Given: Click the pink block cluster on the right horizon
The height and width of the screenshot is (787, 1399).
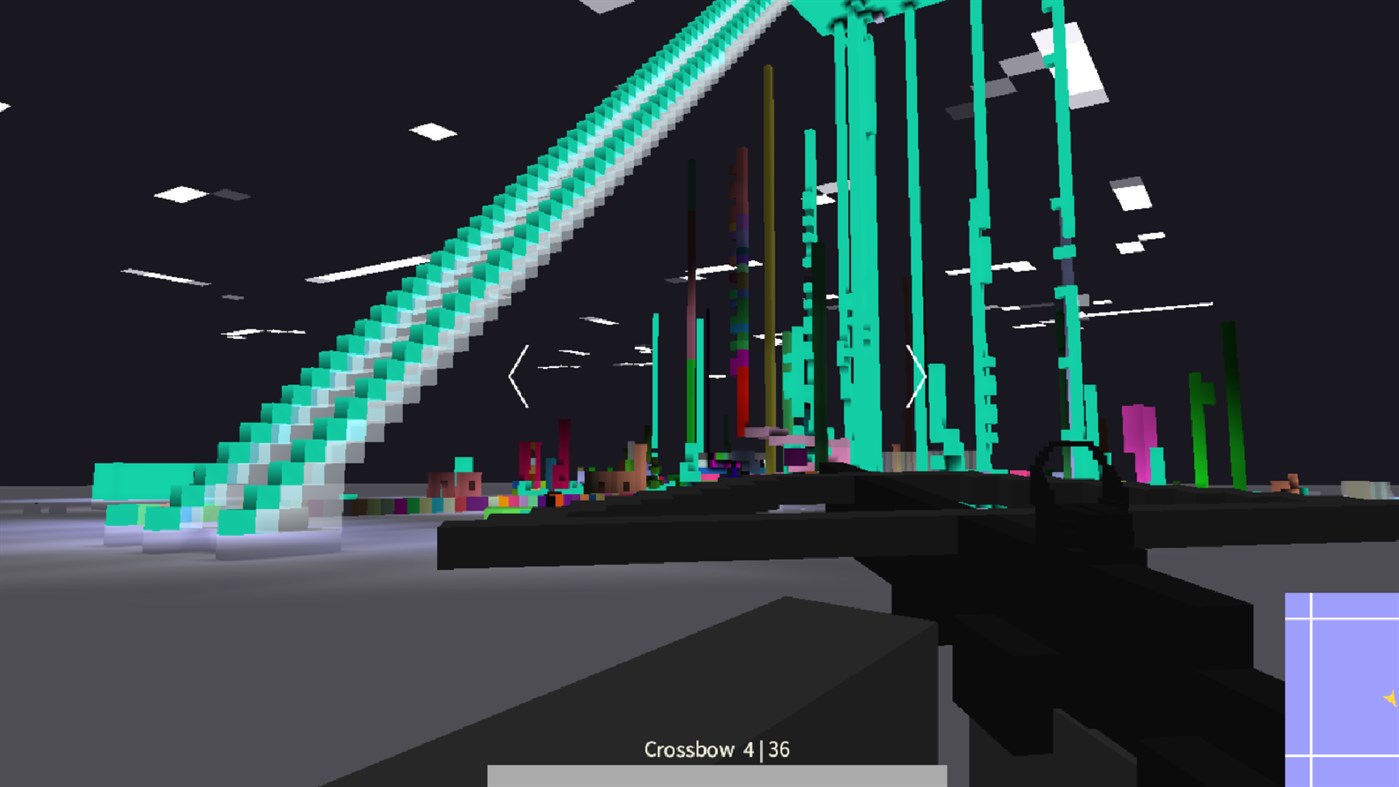Looking at the screenshot, I should coord(1140,430).
